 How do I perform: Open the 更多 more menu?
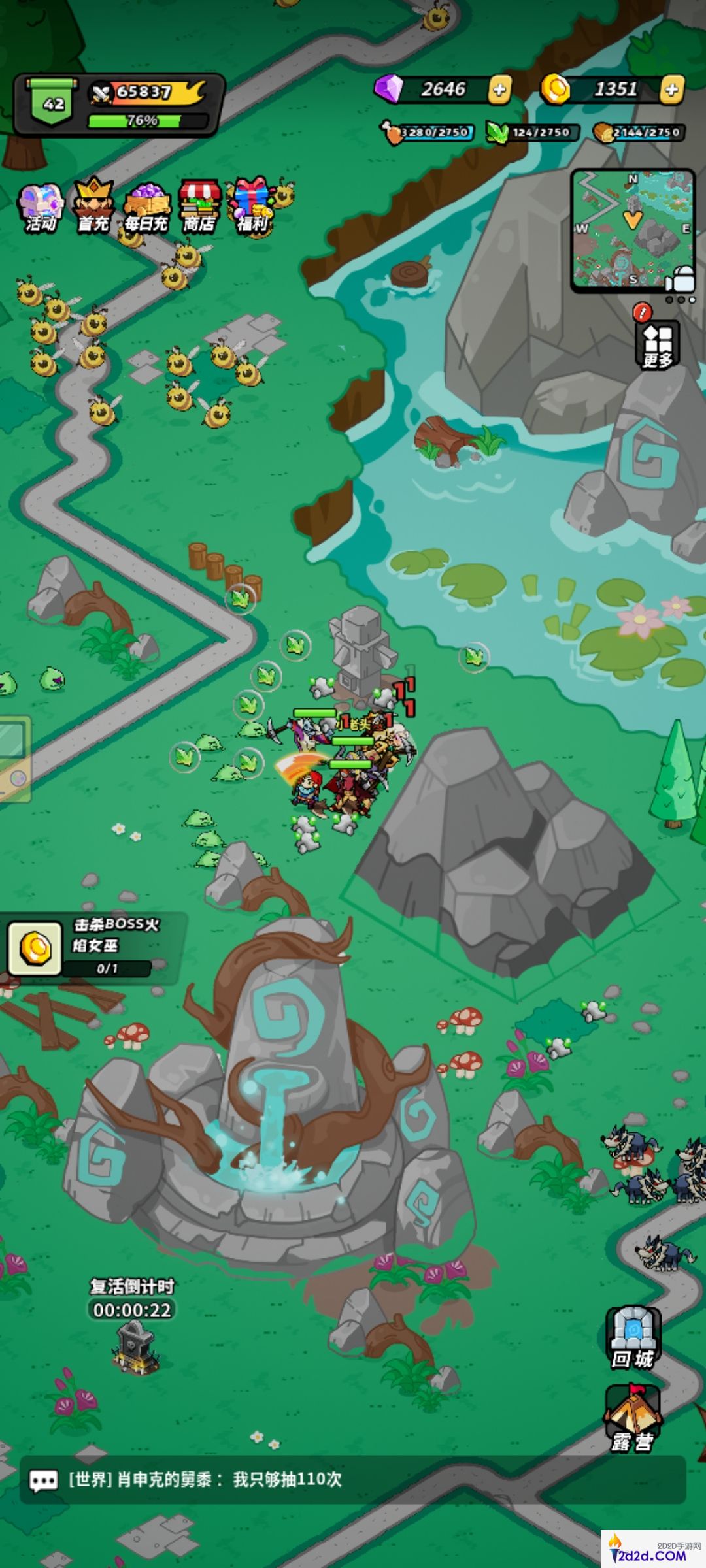[658, 344]
